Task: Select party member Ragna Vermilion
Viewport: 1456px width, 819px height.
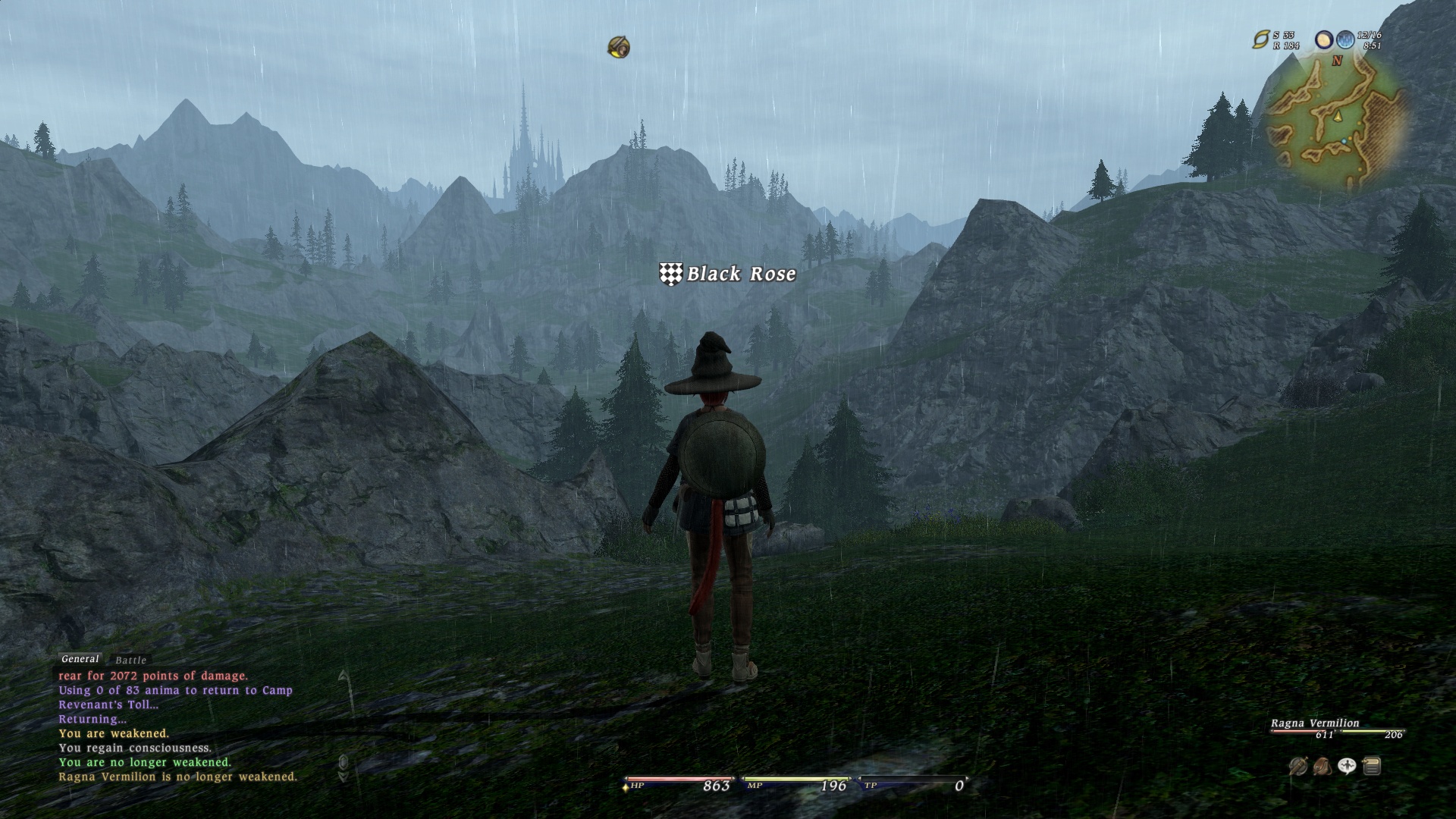Action: 1315,723
